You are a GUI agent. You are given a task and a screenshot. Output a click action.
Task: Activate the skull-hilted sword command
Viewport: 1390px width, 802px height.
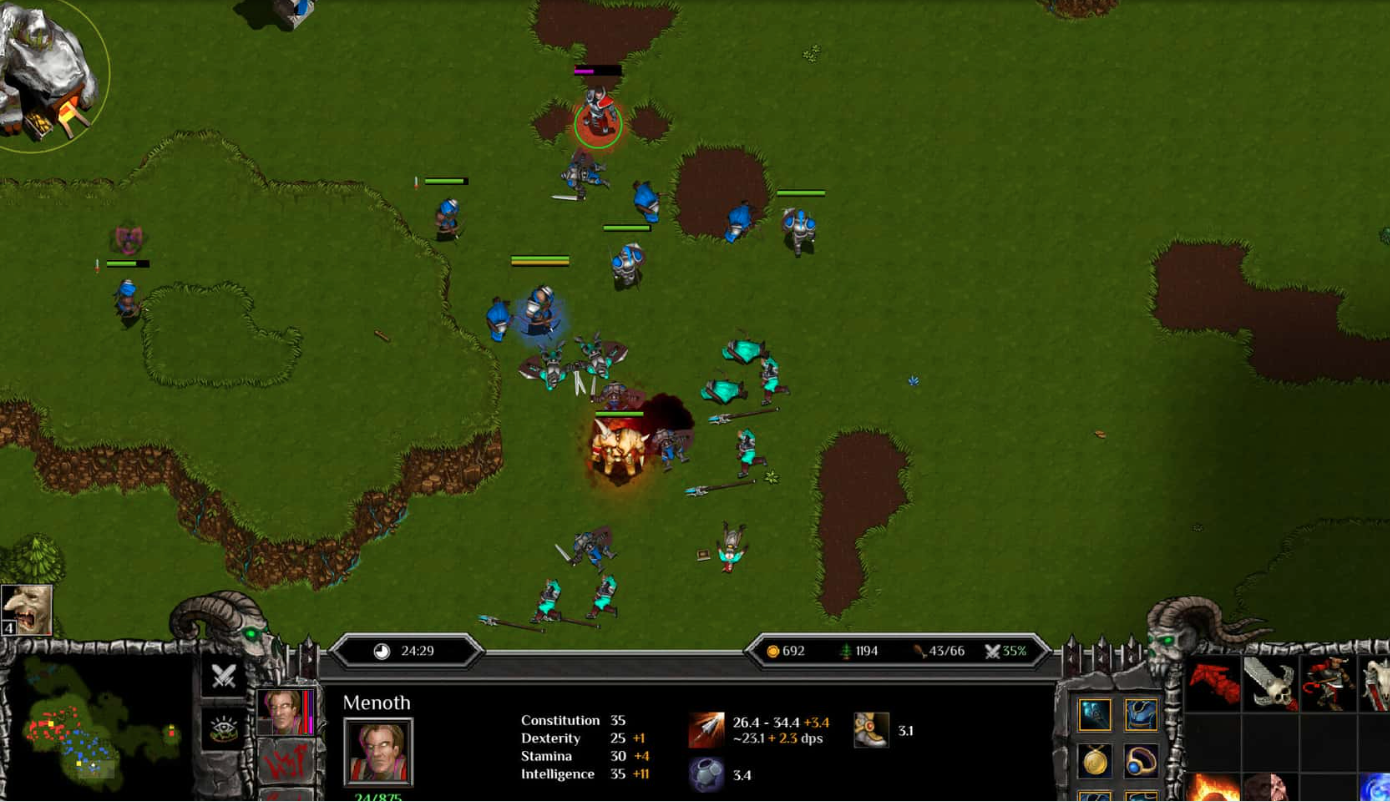point(1271,684)
